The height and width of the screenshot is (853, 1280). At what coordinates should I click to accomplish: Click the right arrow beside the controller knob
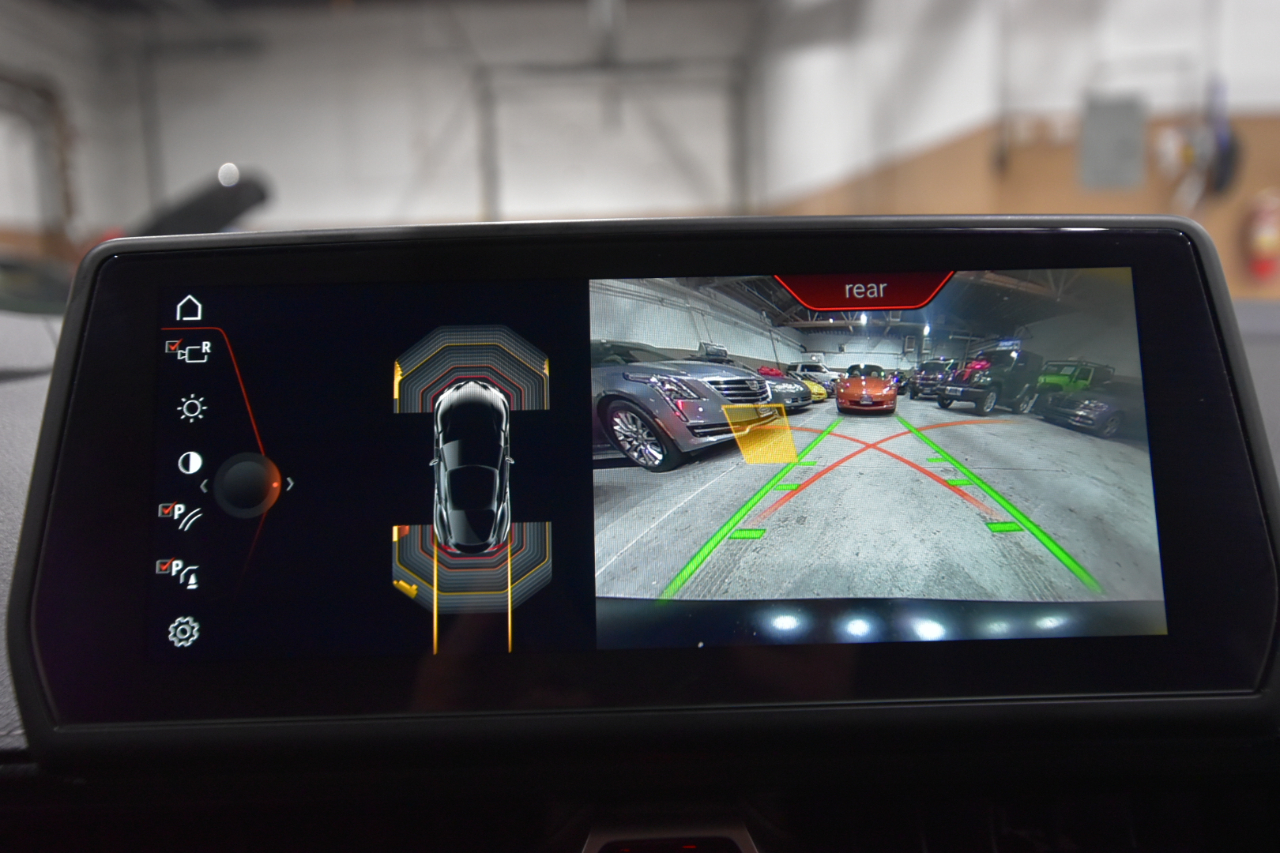290,484
